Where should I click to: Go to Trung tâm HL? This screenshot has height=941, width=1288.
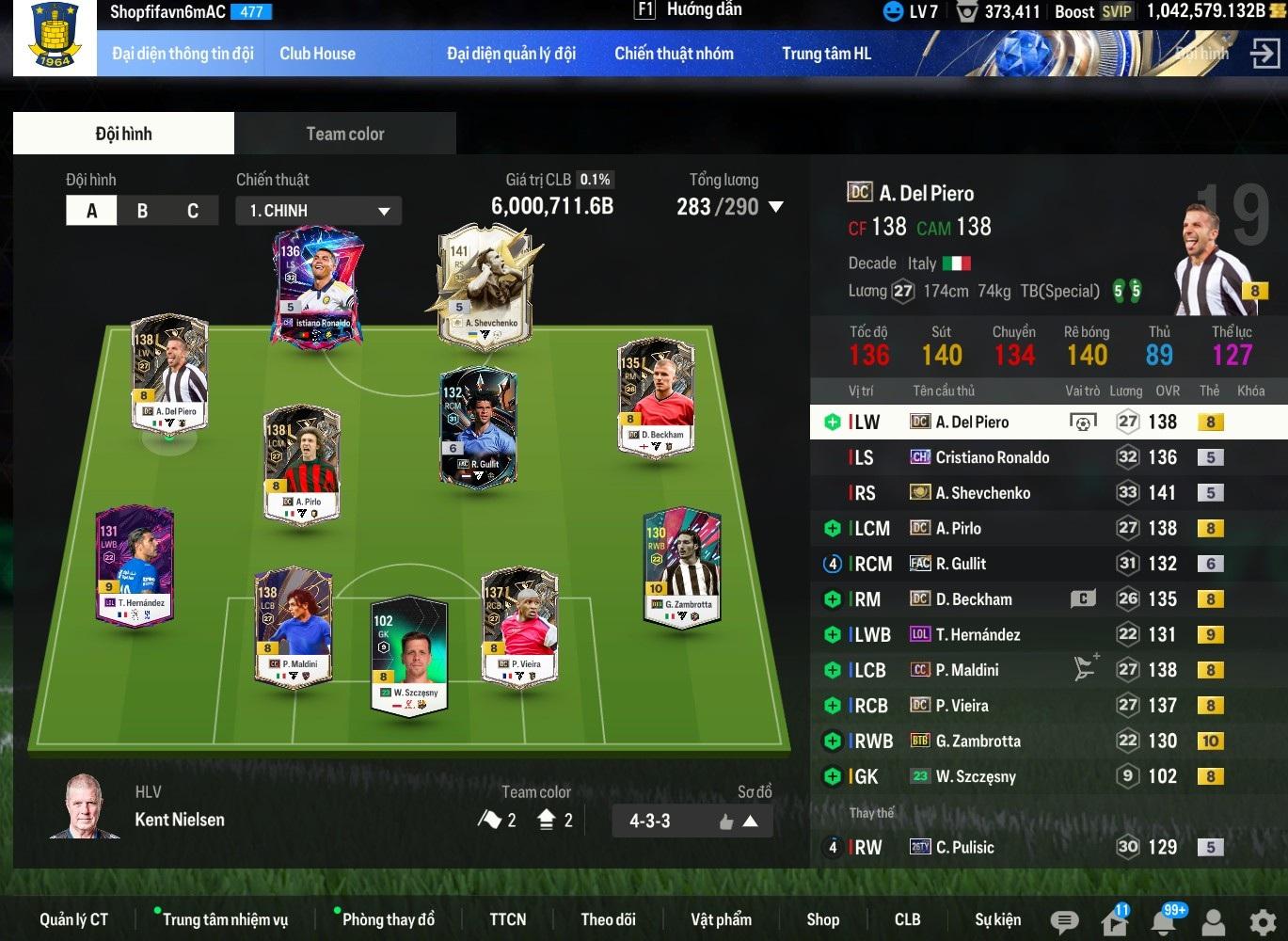826,54
